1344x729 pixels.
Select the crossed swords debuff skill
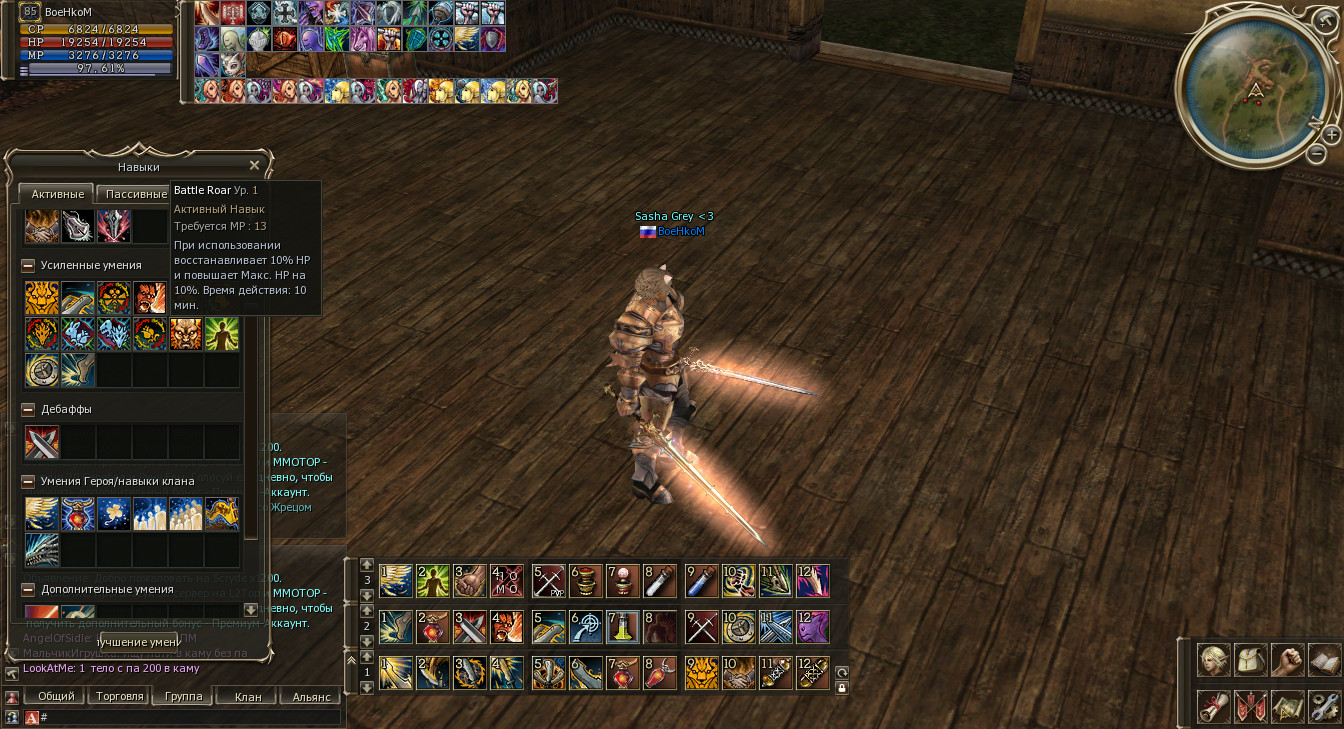(x=42, y=442)
